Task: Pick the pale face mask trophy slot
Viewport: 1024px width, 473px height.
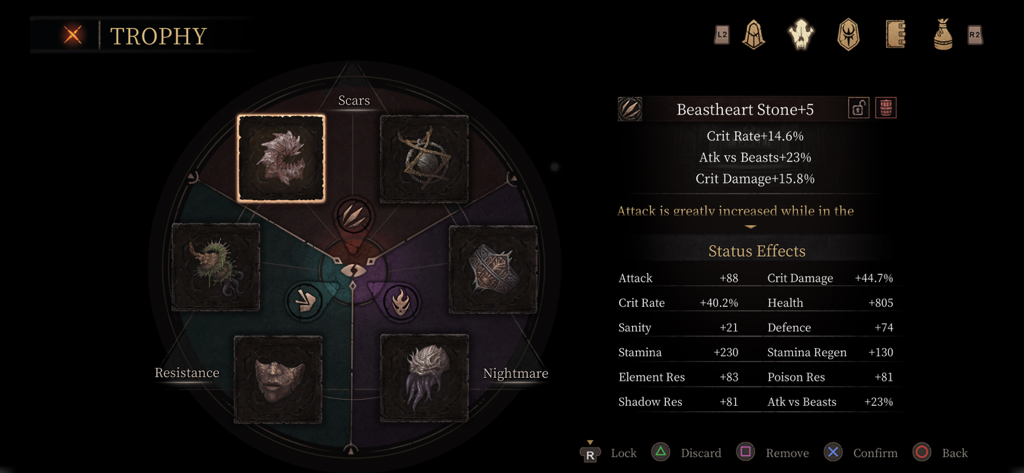Action: tap(278, 379)
